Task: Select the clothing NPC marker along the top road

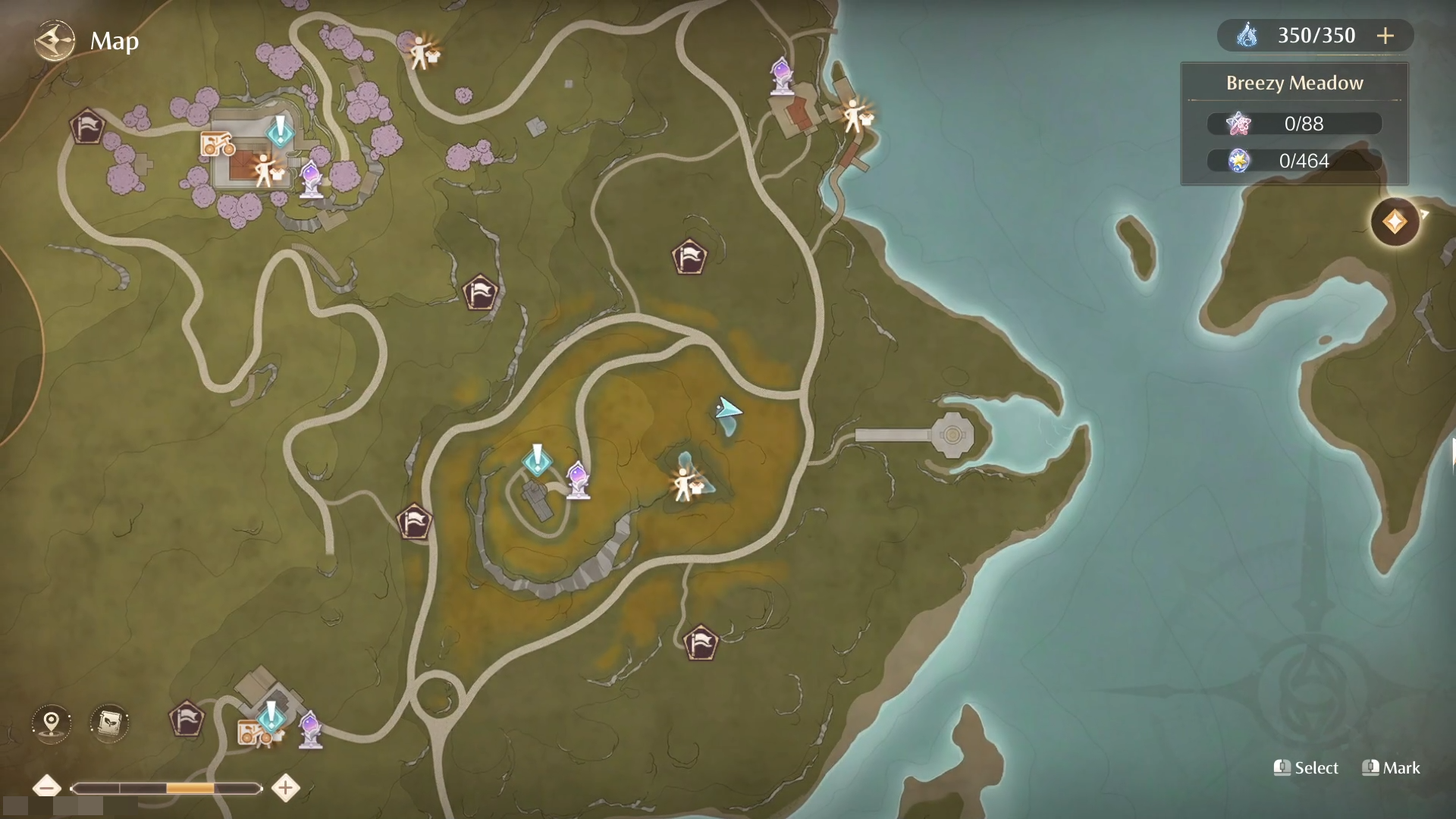Action: coord(422,53)
